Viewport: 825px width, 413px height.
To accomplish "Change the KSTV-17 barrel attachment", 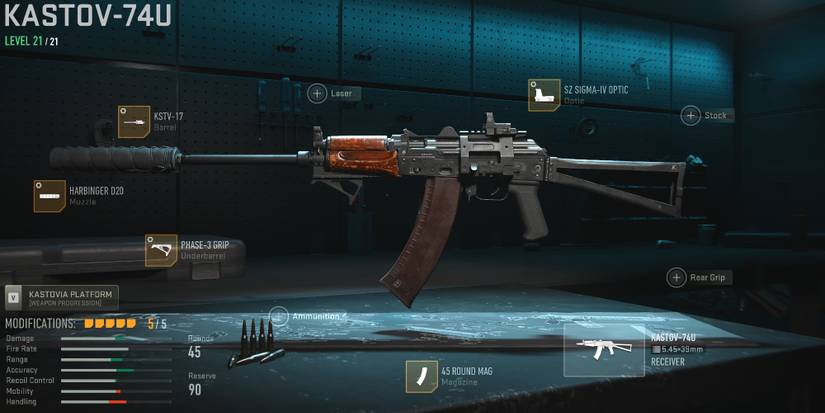I will click(x=133, y=121).
